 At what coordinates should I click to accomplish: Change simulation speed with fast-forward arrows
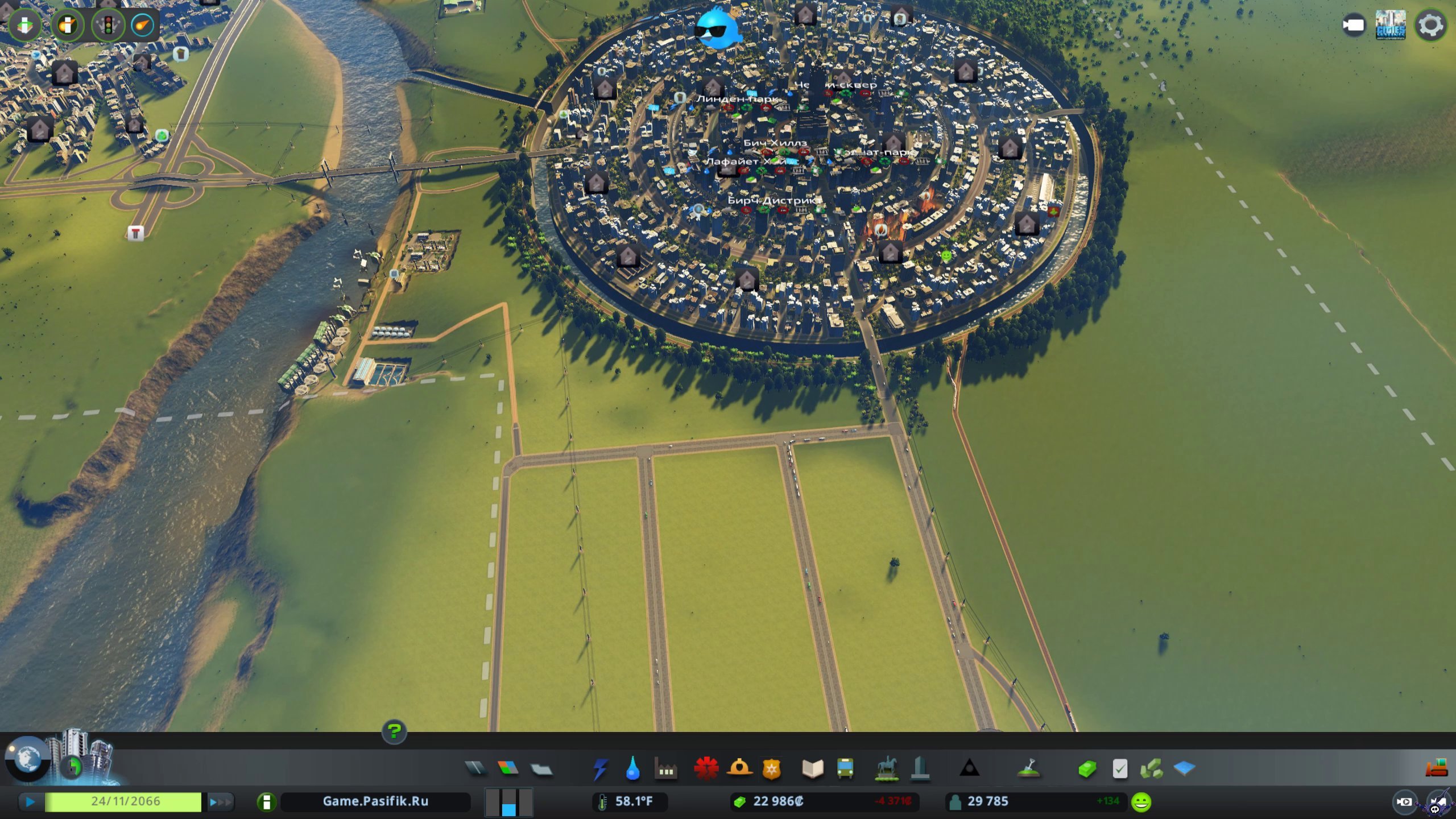click(221, 802)
